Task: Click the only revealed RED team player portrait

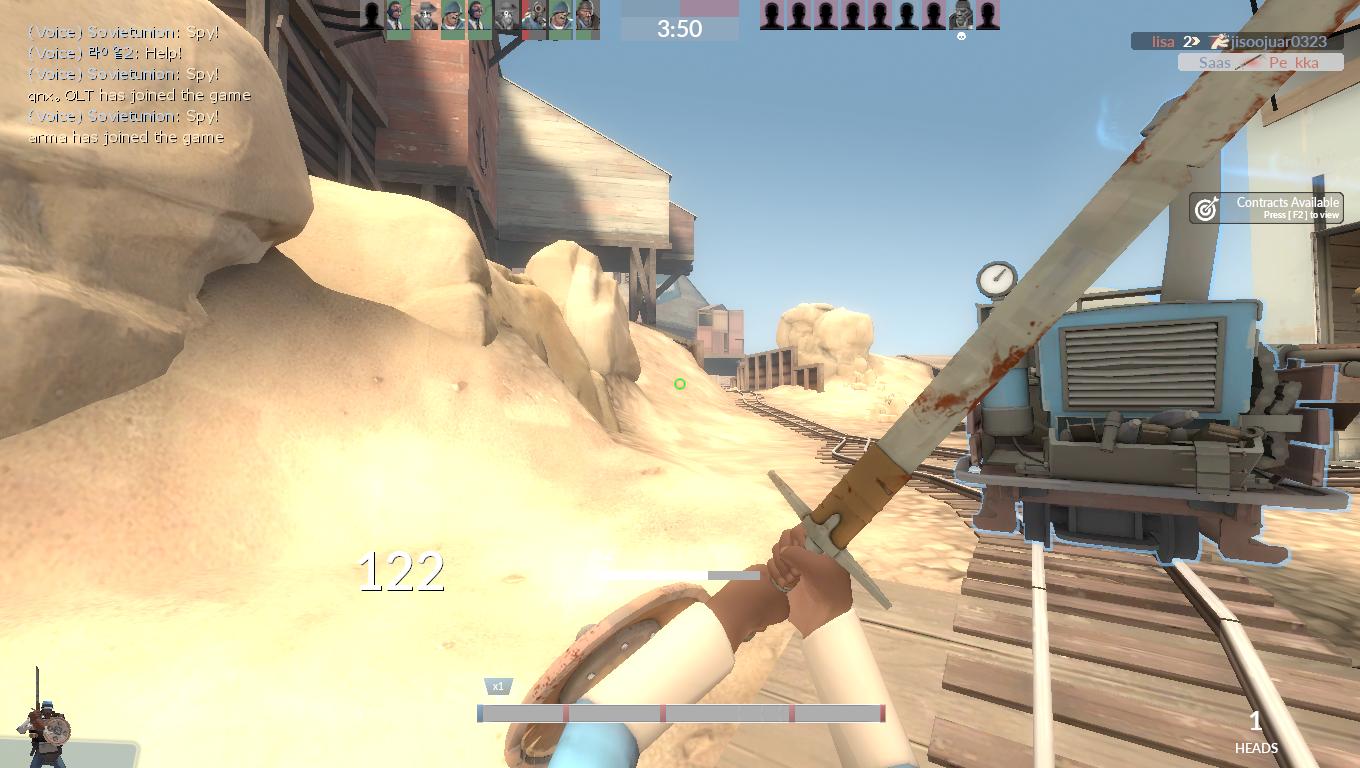Action: tap(961, 15)
